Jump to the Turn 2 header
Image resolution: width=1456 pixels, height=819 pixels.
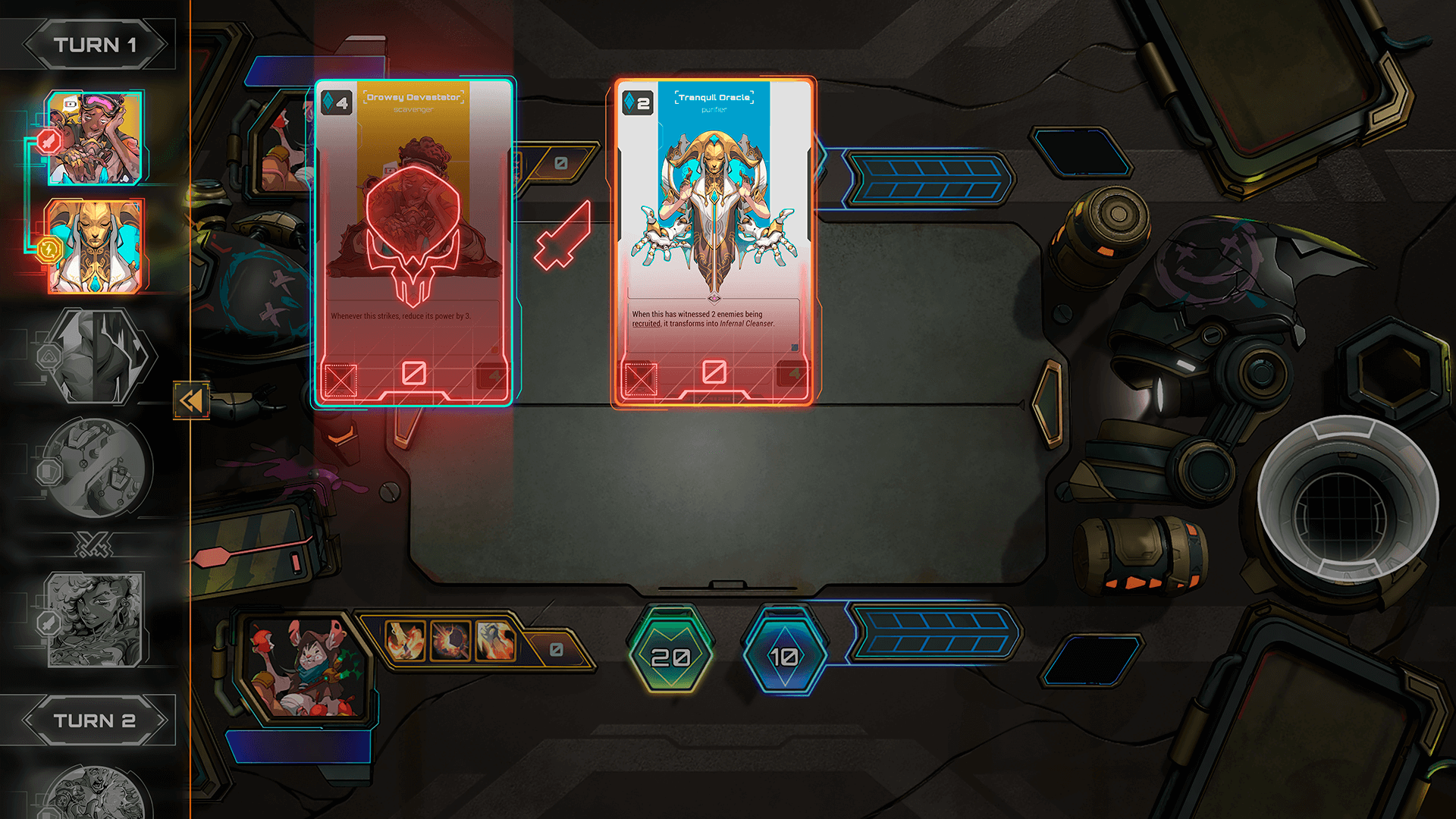(x=95, y=720)
